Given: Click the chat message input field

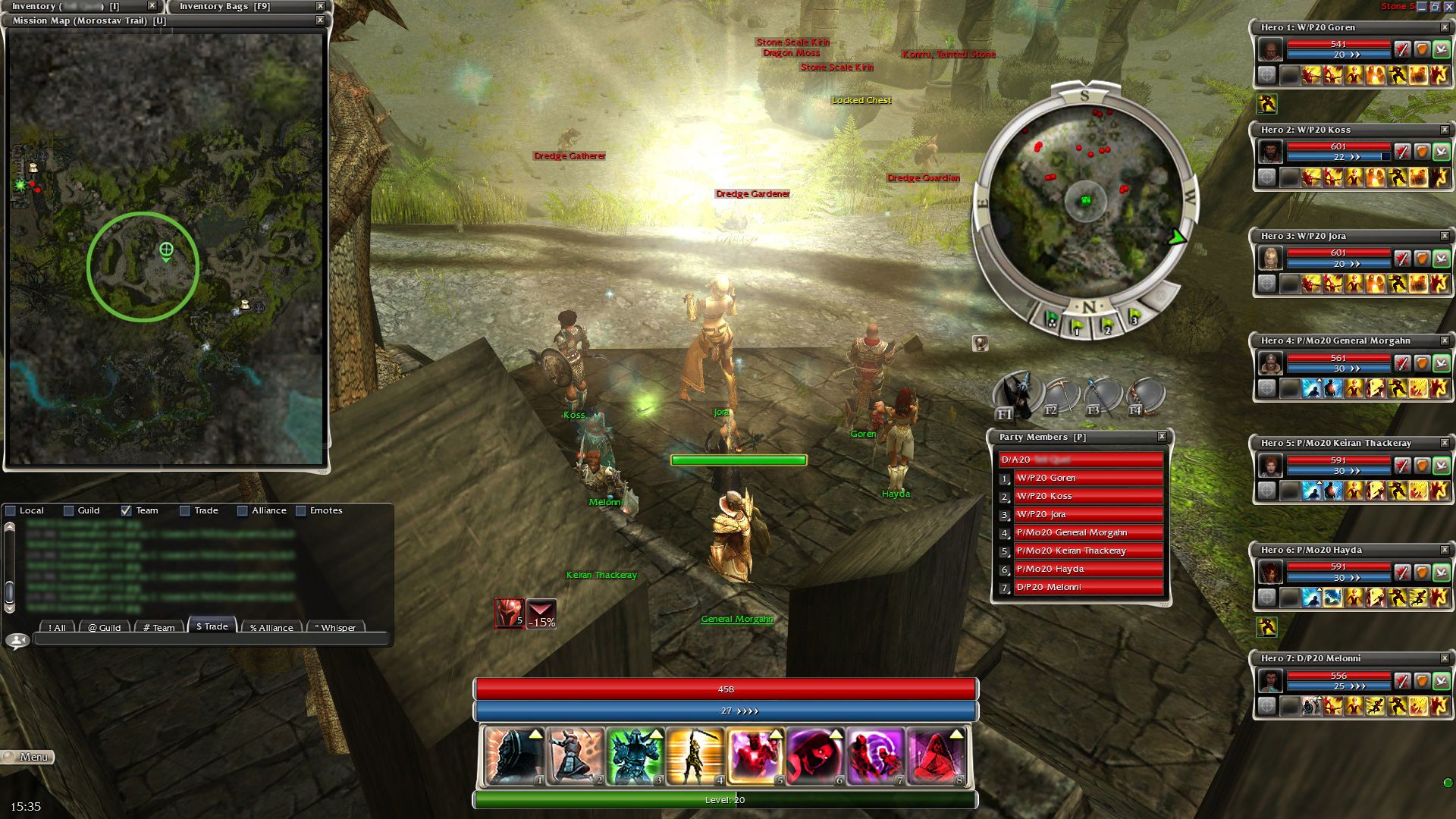Looking at the screenshot, I should (210, 641).
